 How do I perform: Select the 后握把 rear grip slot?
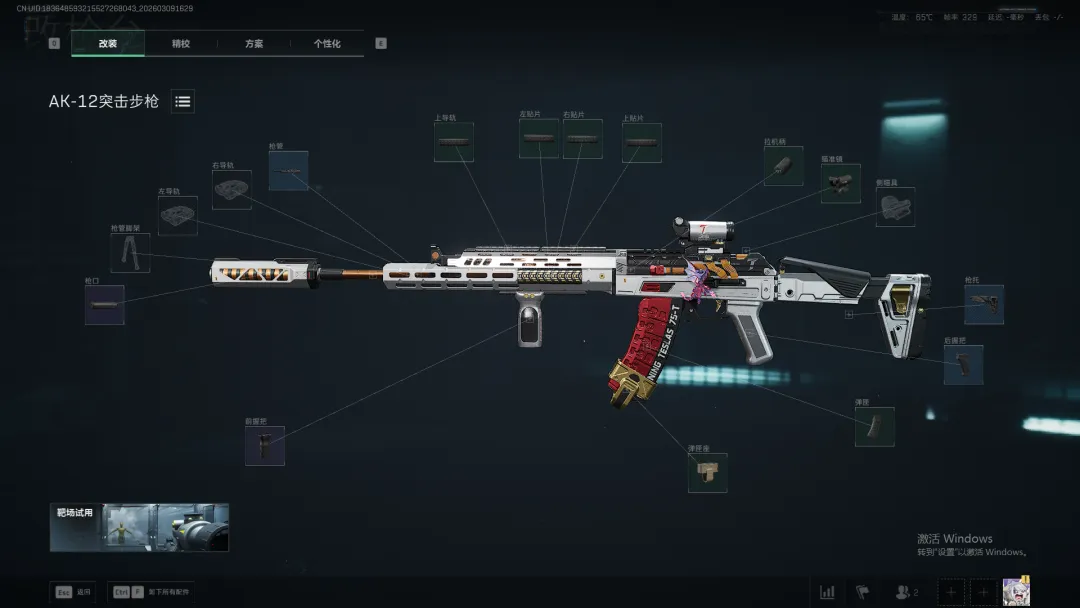(963, 365)
